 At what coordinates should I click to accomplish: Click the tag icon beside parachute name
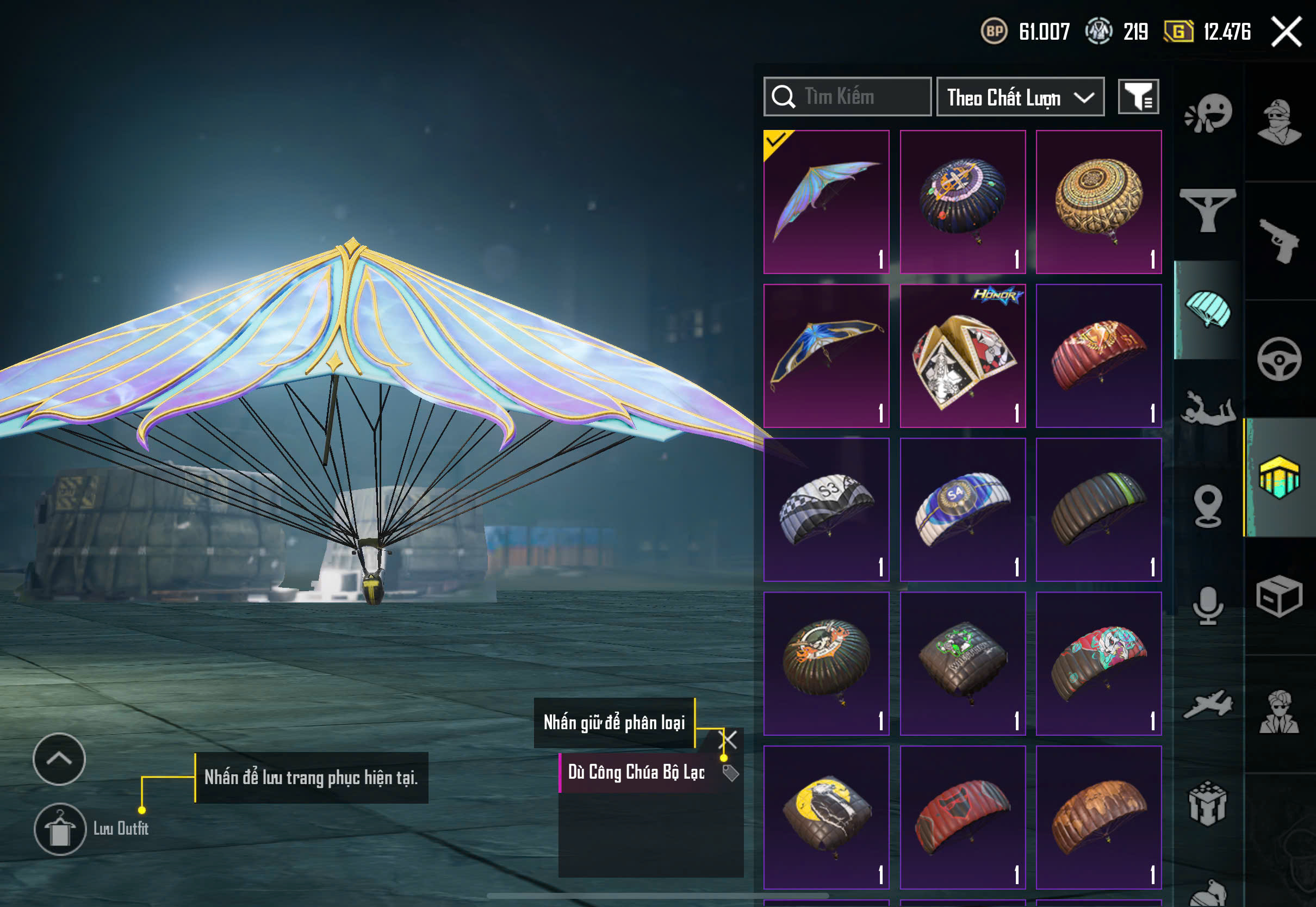click(730, 773)
